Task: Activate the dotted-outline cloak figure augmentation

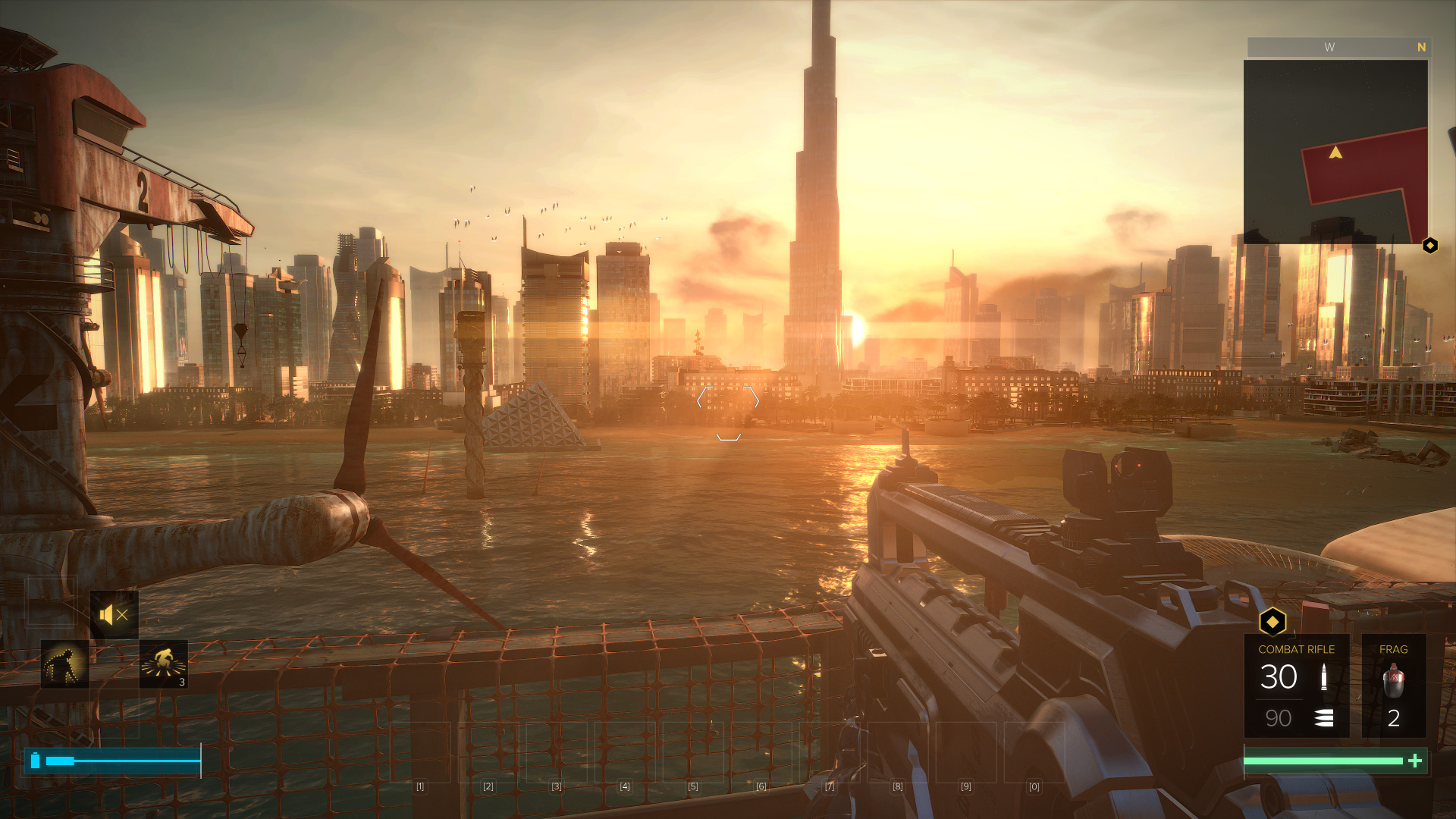Action: pos(65,664)
